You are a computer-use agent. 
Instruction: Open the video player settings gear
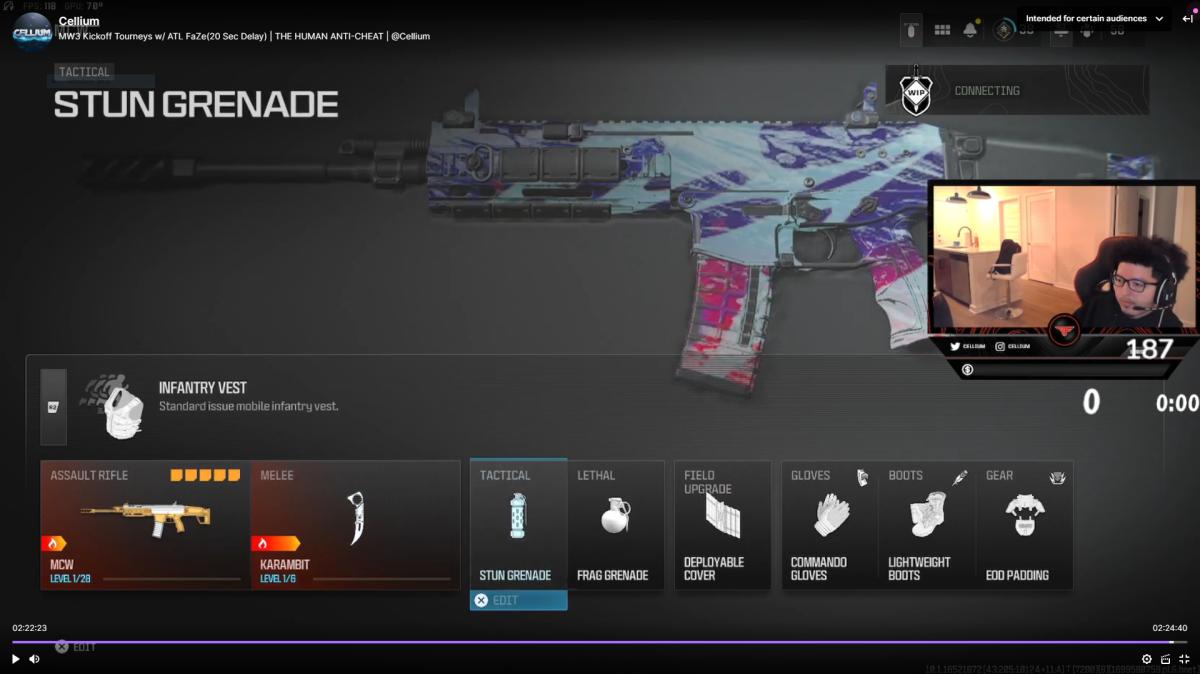1147,659
